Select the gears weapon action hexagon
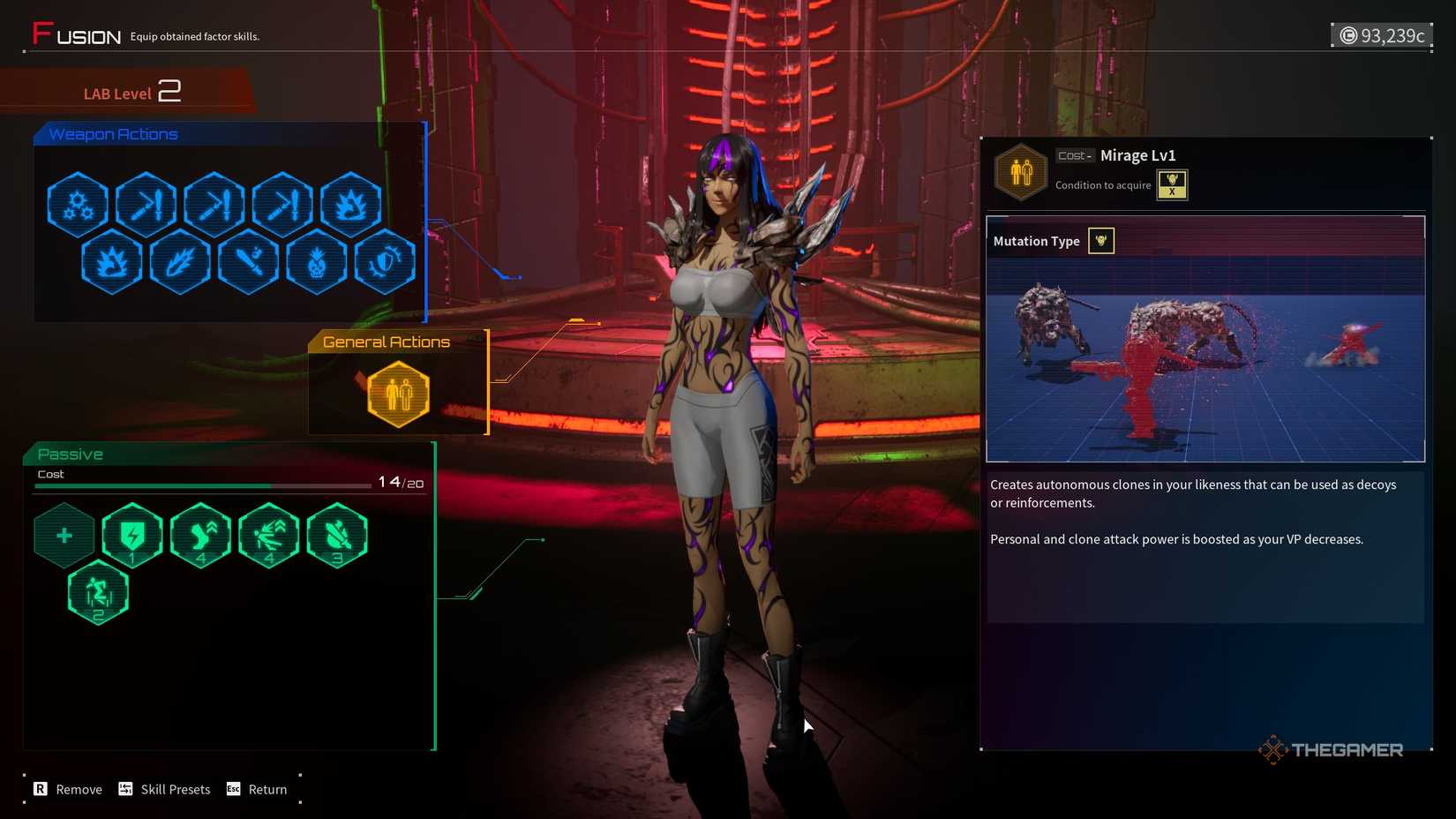The width and height of the screenshot is (1456, 819). click(x=78, y=204)
